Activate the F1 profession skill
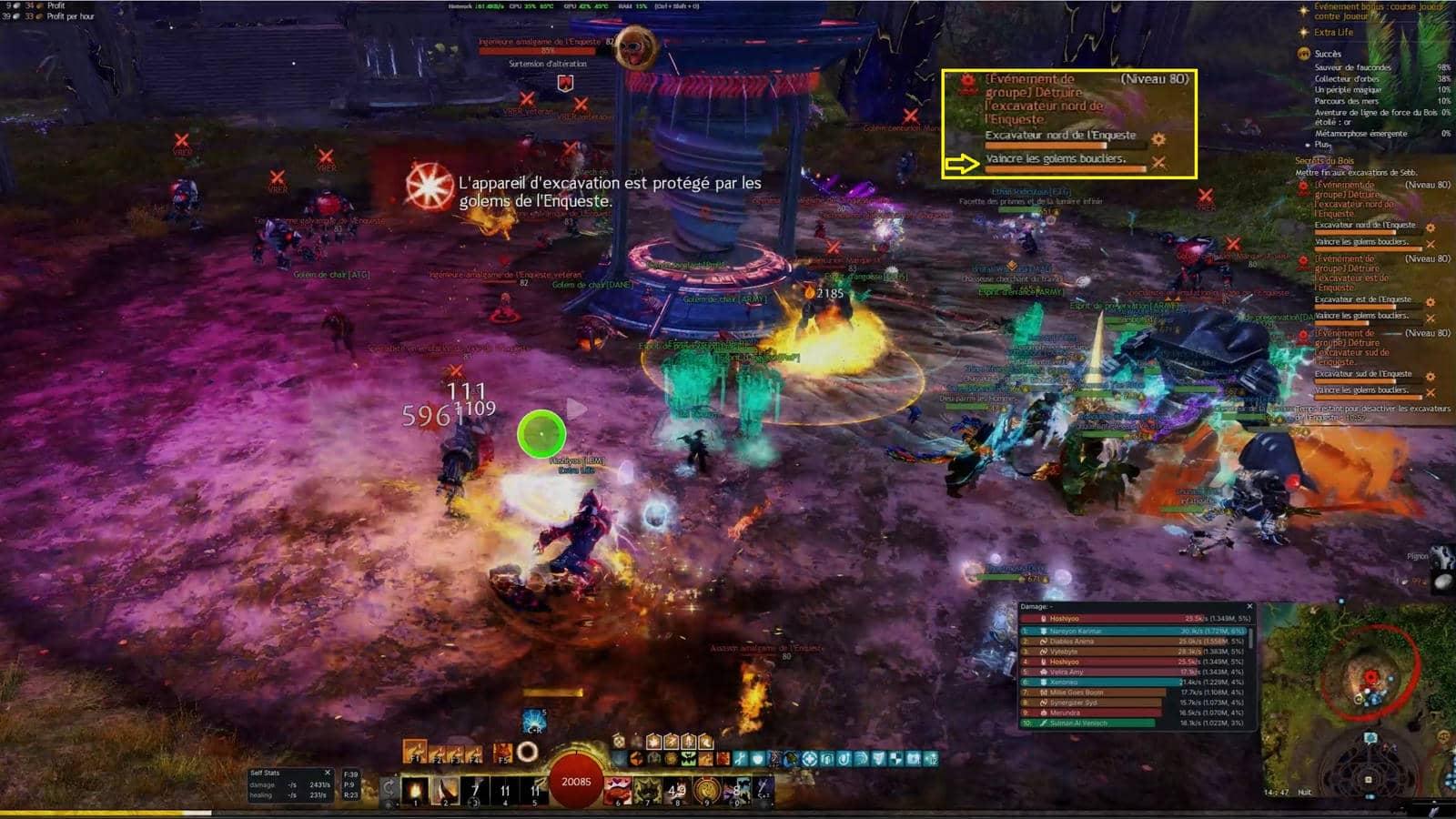This screenshot has width=1456, height=819. [x=414, y=753]
